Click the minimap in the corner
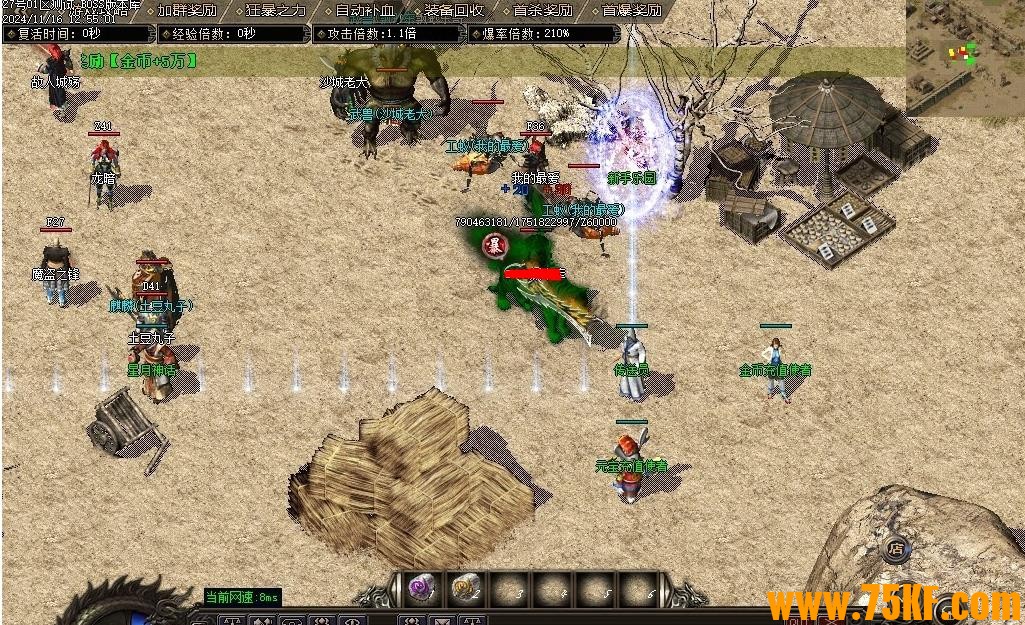Screen dimensions: 1025x625 click(965, 55)
